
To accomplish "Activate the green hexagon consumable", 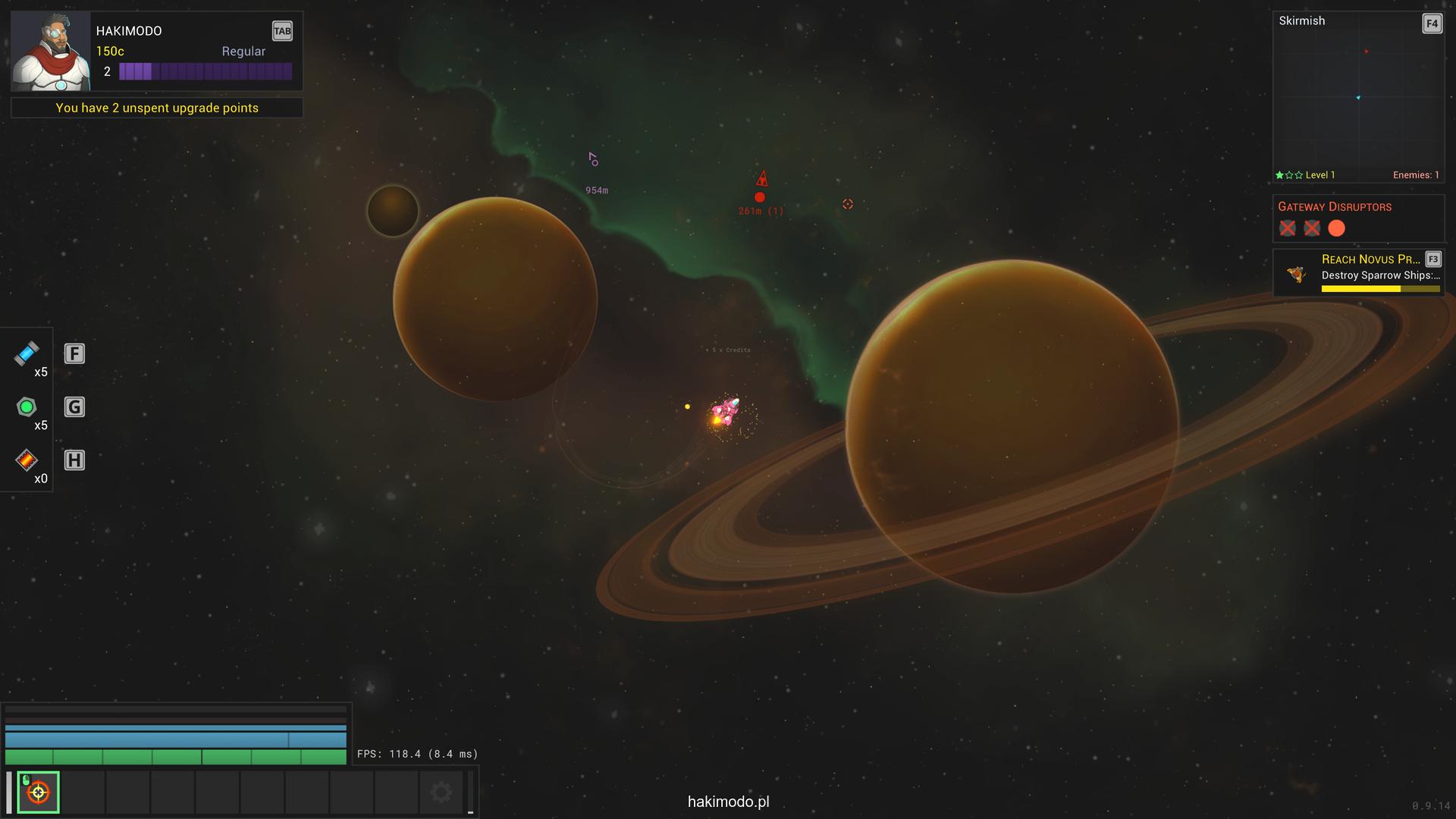I will [27, 407].
